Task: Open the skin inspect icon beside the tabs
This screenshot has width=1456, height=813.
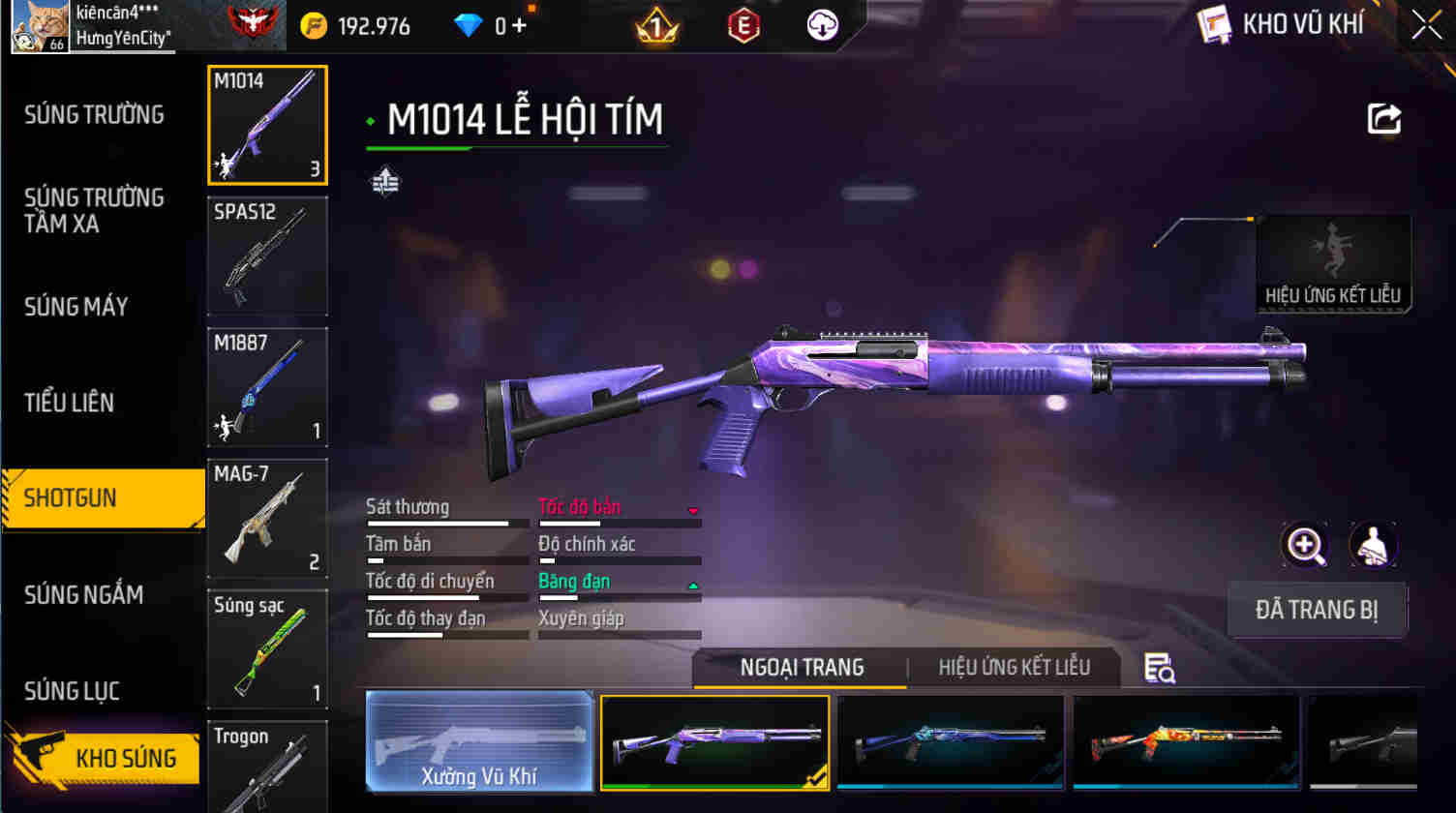Action: (1159, 669)
